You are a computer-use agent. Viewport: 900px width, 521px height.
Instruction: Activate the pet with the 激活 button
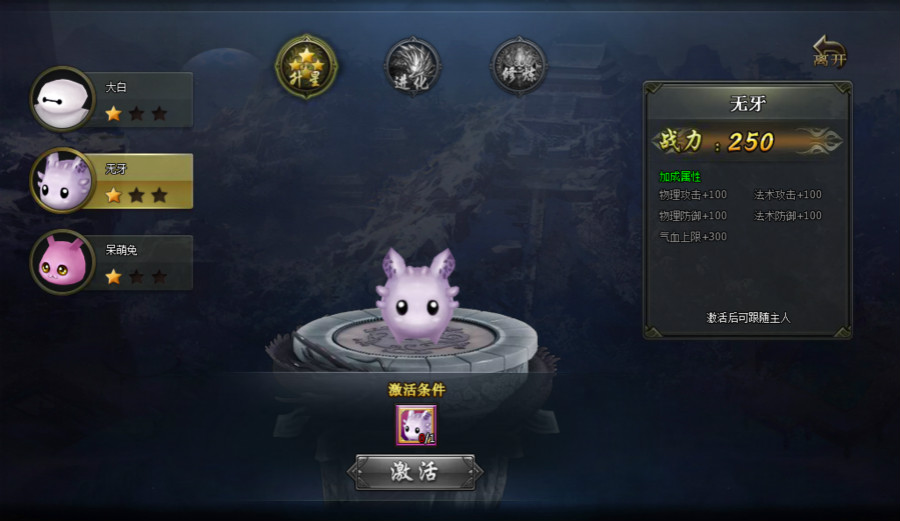click(415, 472)
